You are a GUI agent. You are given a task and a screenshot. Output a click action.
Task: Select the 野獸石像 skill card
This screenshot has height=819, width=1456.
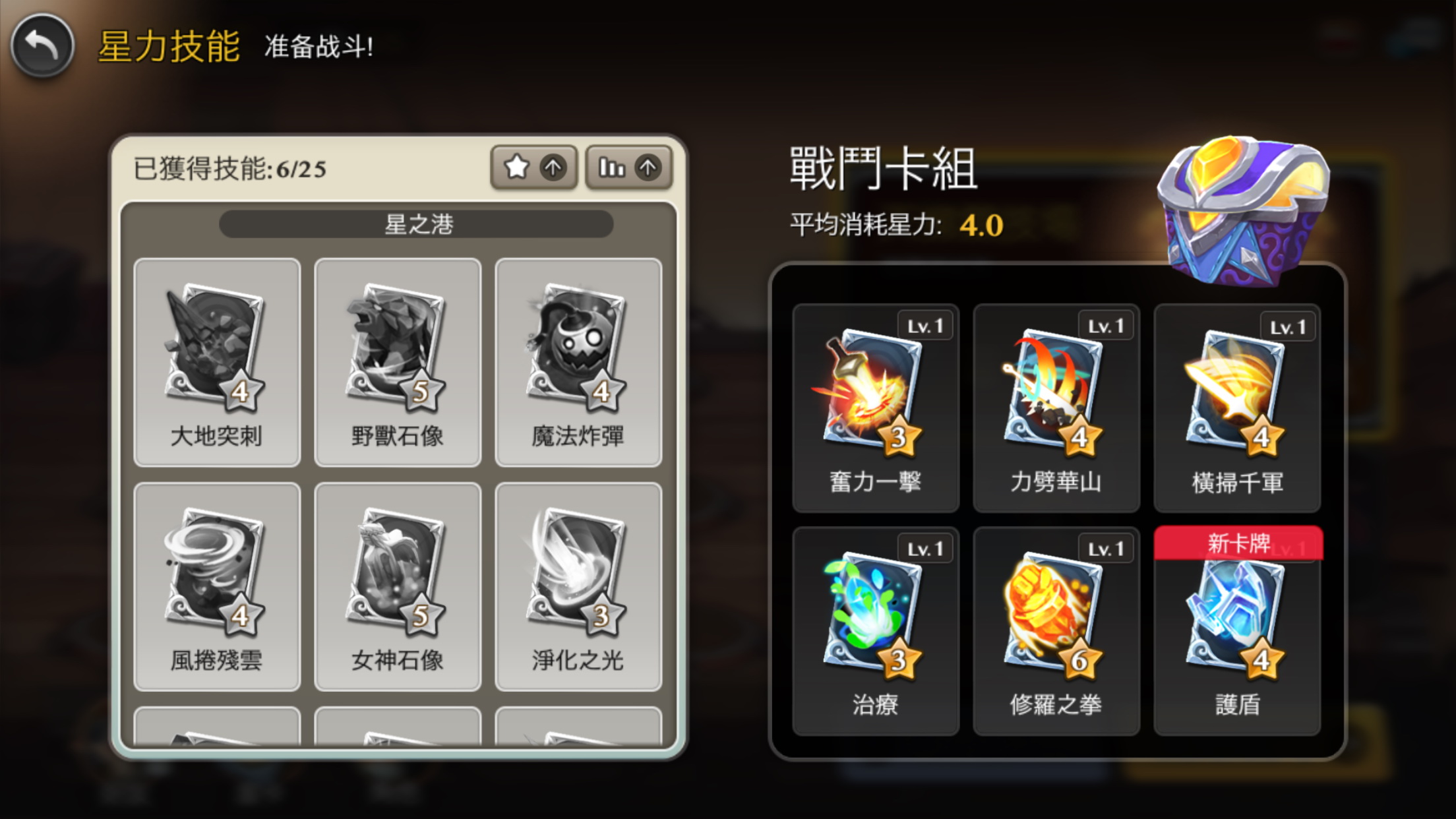[397, 359]
